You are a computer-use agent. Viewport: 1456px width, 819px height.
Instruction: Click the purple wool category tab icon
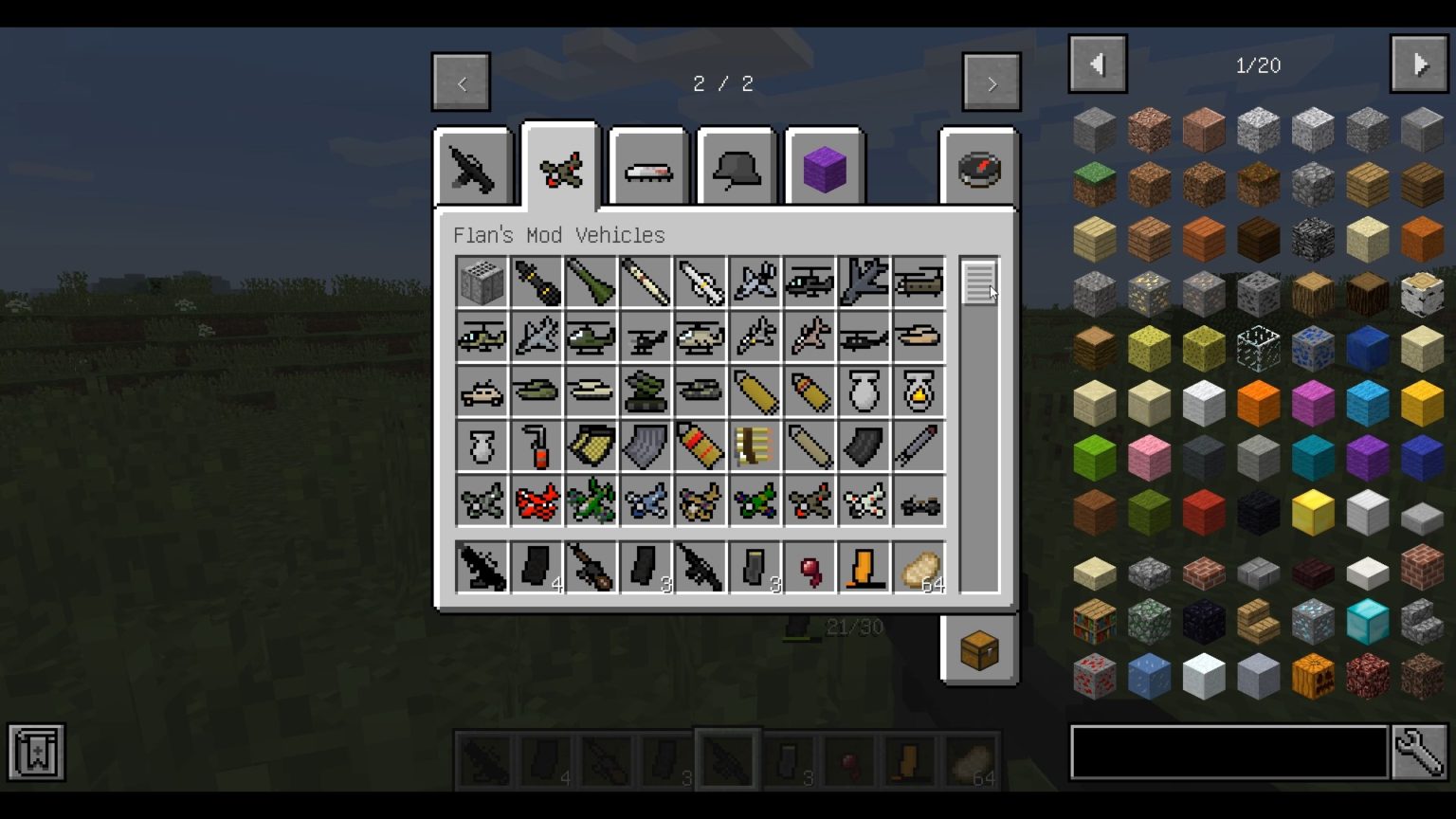click(x=824, y=169)
